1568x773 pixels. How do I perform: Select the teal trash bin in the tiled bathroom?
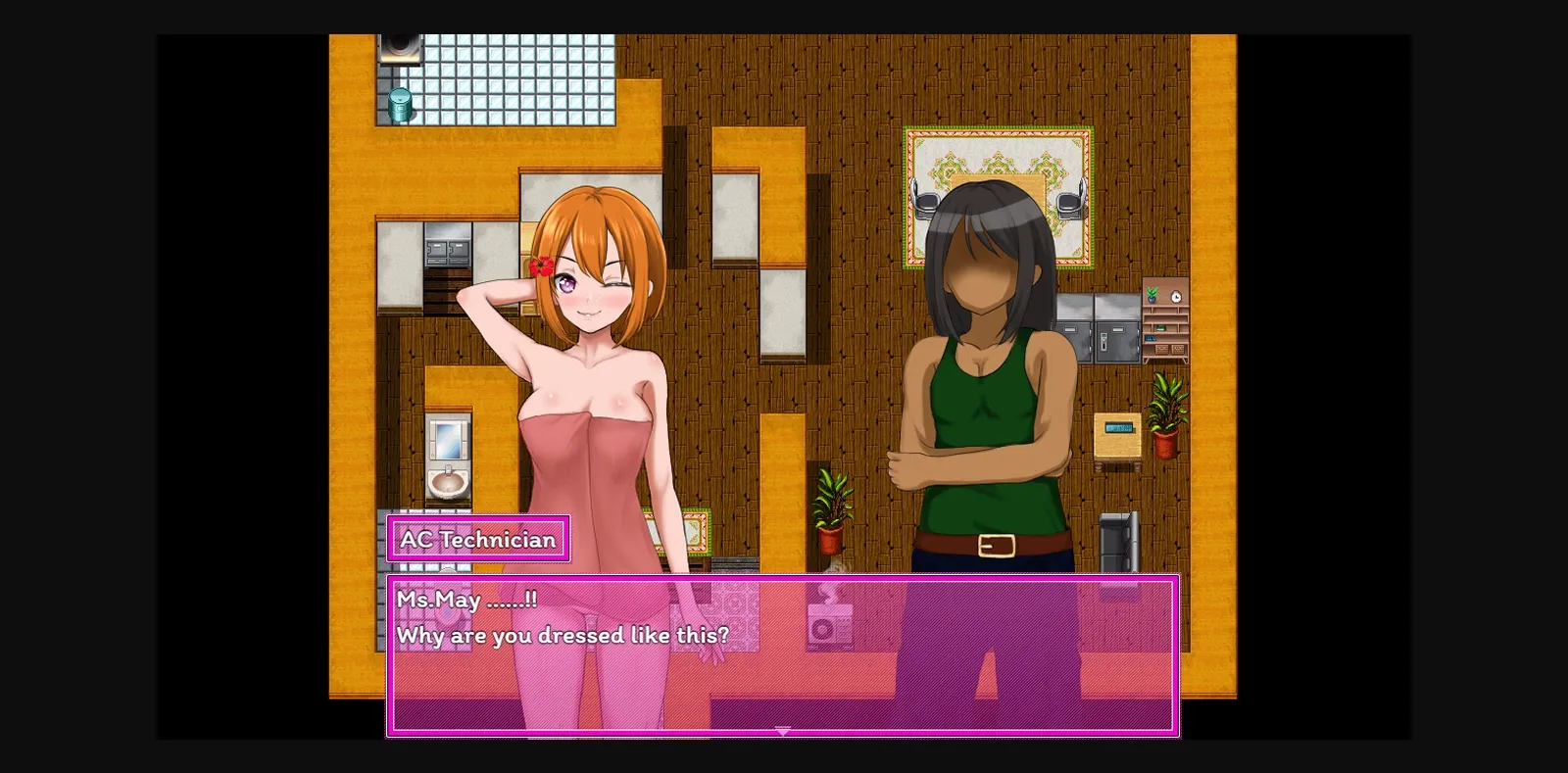point(401,102)
